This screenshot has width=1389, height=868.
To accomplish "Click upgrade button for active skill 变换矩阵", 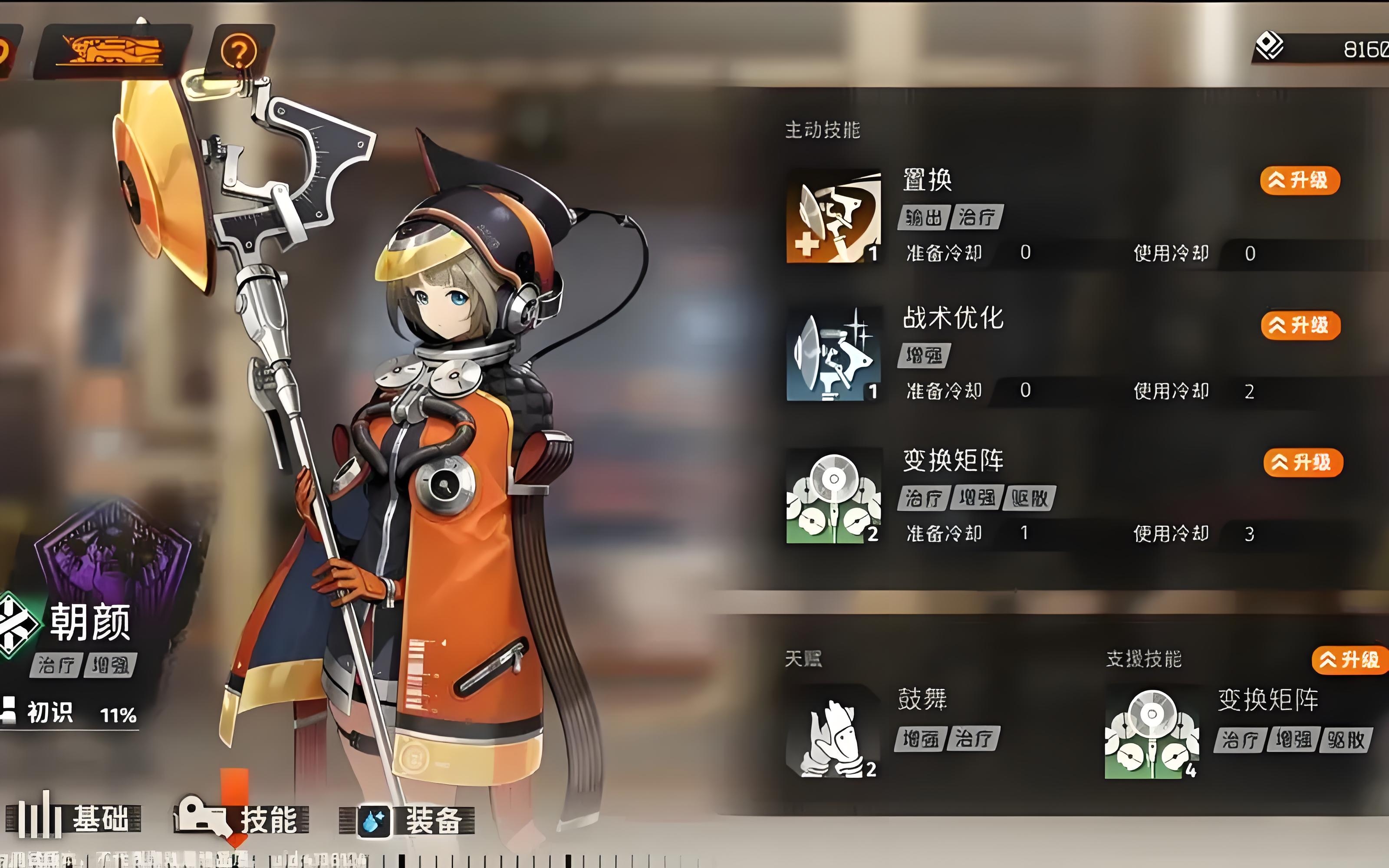I will point(1302,463).
